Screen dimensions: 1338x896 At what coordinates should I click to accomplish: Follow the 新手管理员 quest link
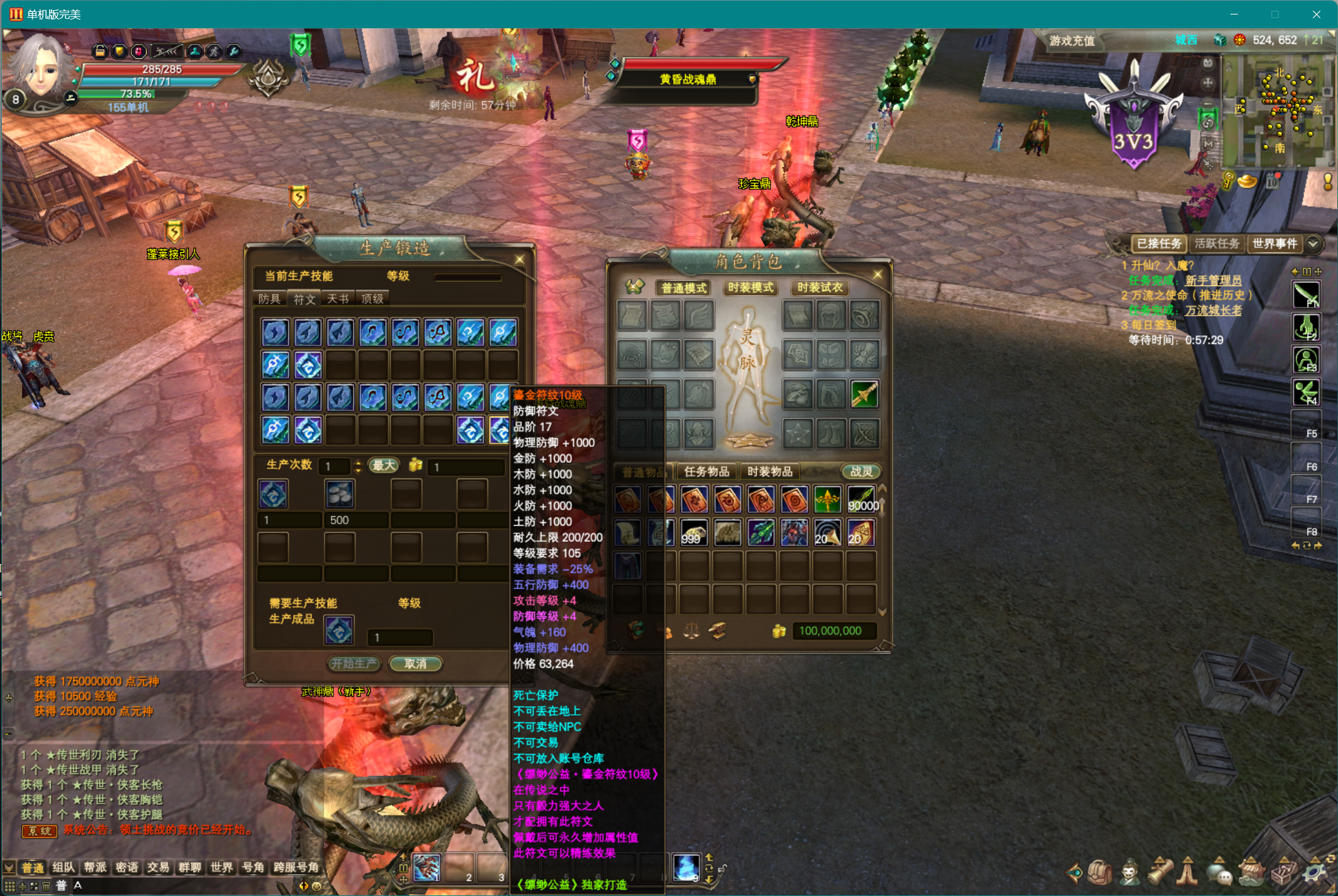[1213, 280]
